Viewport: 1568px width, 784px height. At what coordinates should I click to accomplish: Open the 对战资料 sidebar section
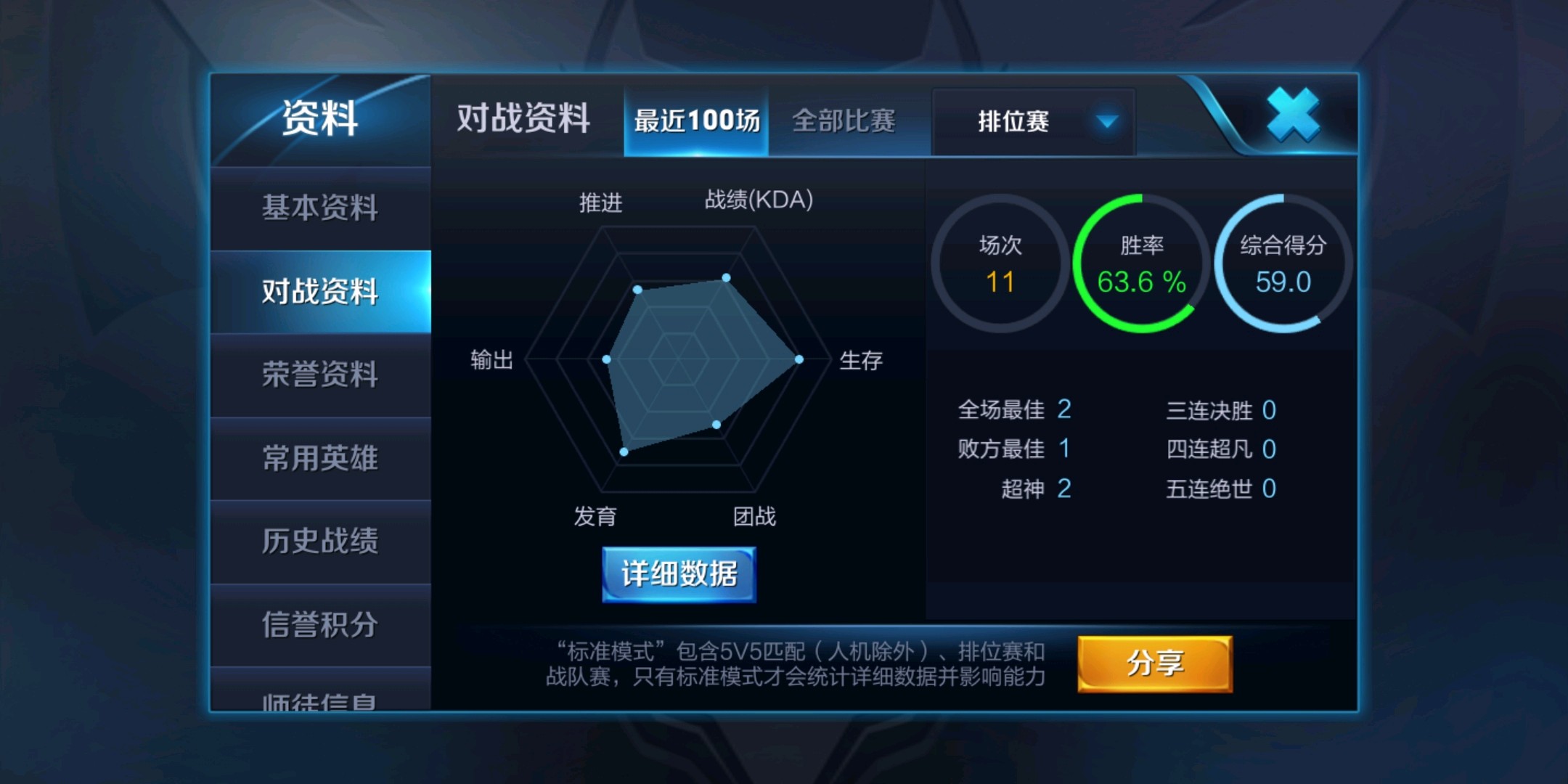tap(322, 290)
